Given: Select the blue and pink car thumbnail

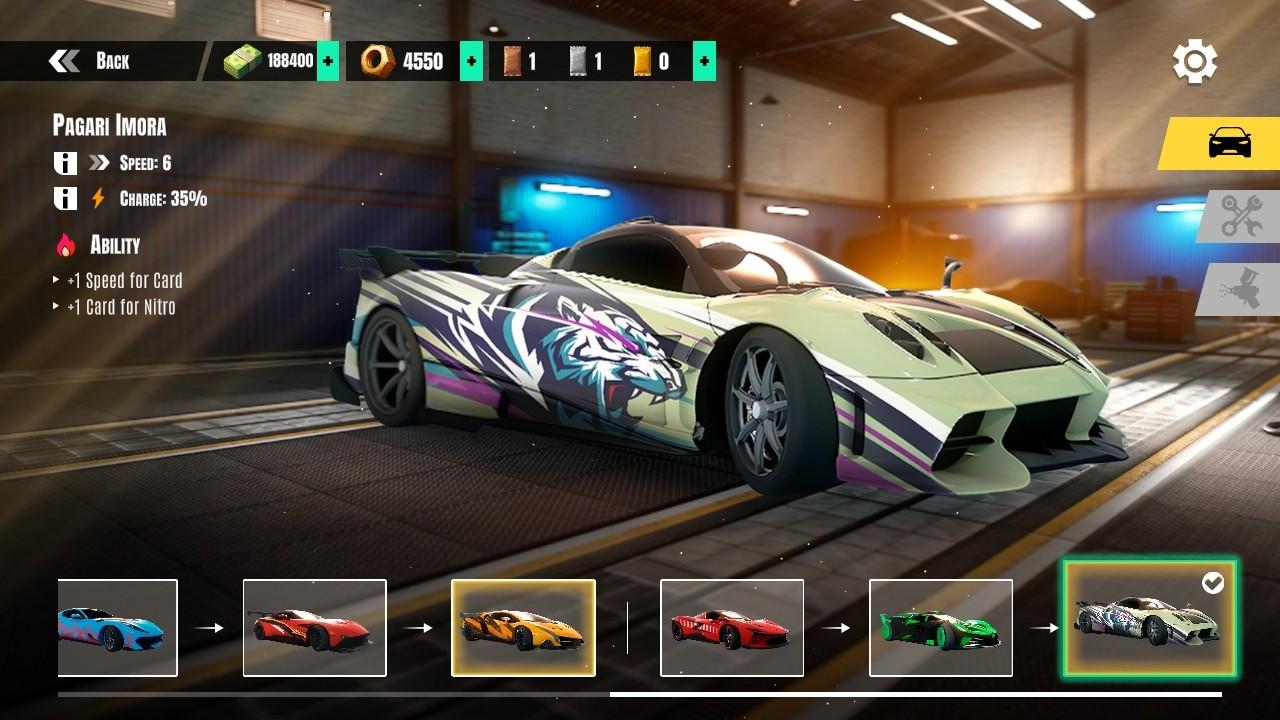Looking at the screenshot, I should [117, 628].
